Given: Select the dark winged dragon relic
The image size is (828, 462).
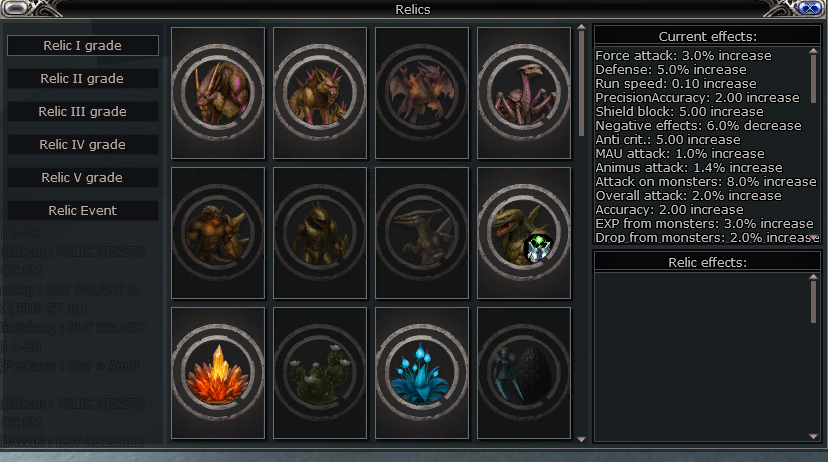Looking at the screenshot, I should pos(422,232).
